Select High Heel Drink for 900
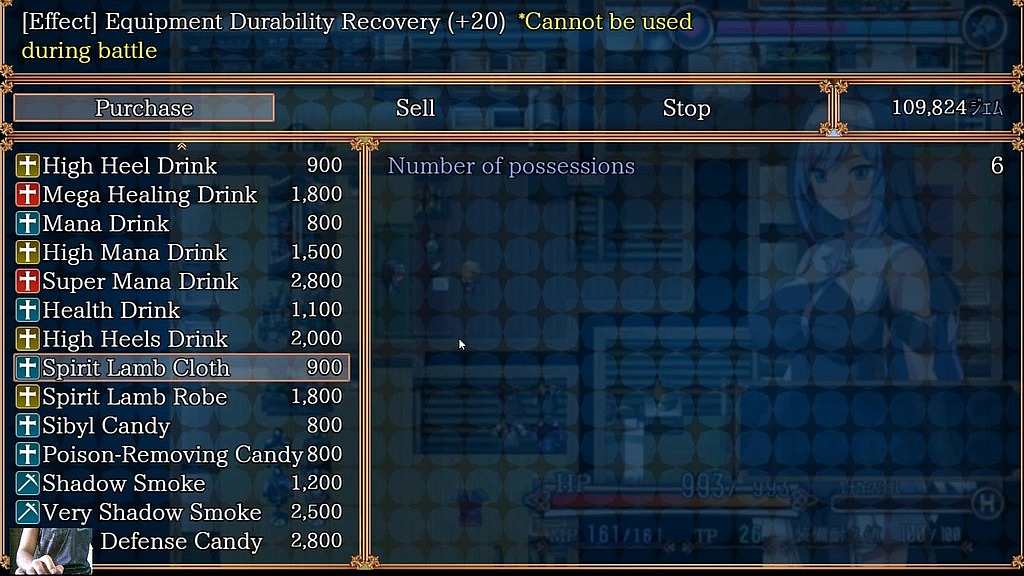This screenshot has height=576, width=1024. tap(180, 166)
